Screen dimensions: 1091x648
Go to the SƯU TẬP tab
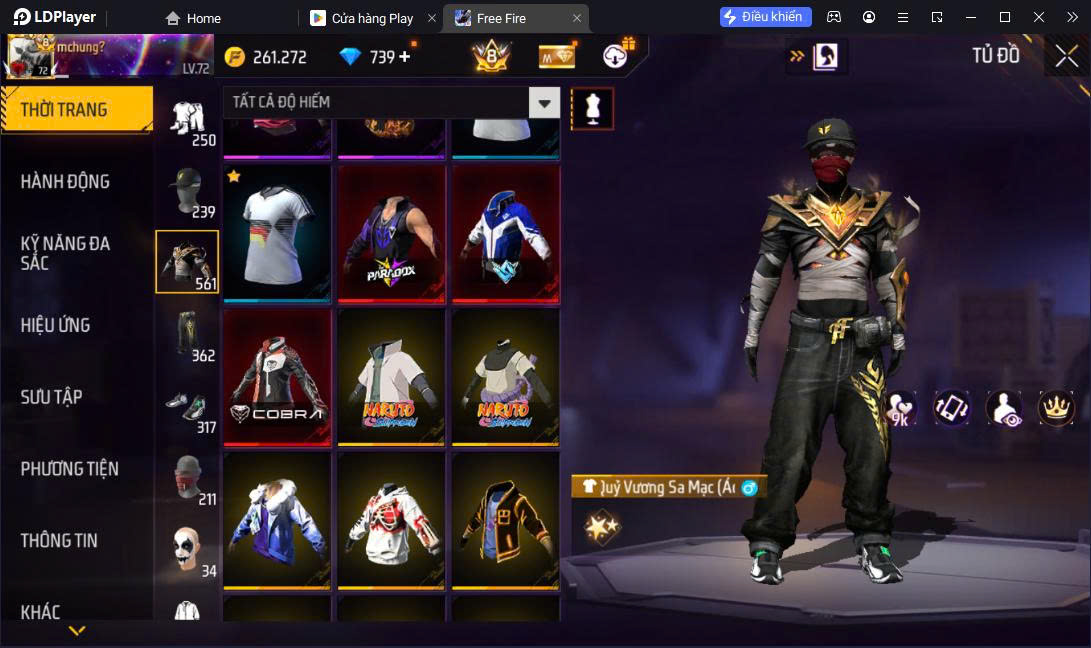[52, 397]
